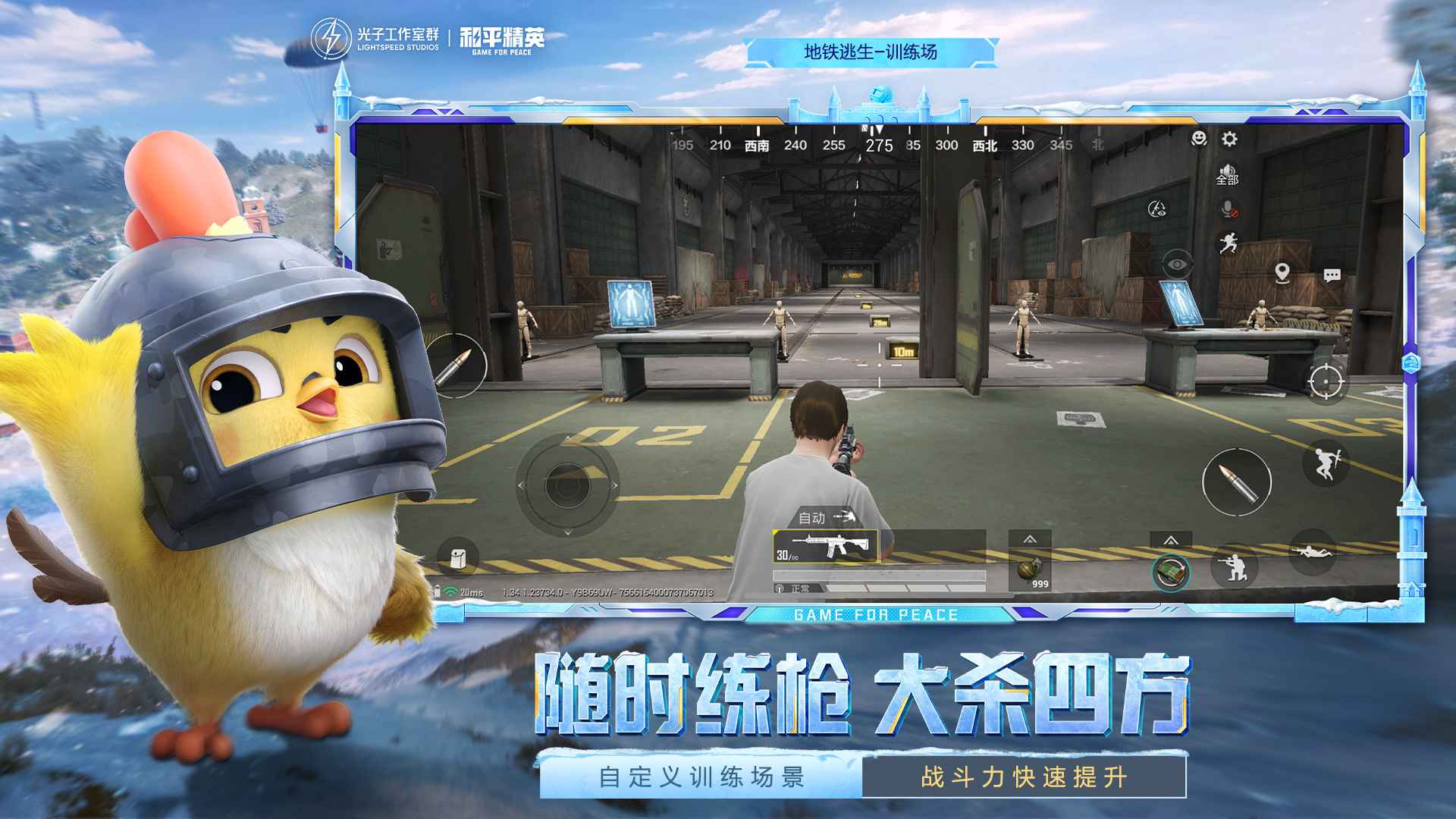Switch fire mode via the 自动 weapon slot
Viewport: 1456px width, 819px height.
[x=811, y=518]
